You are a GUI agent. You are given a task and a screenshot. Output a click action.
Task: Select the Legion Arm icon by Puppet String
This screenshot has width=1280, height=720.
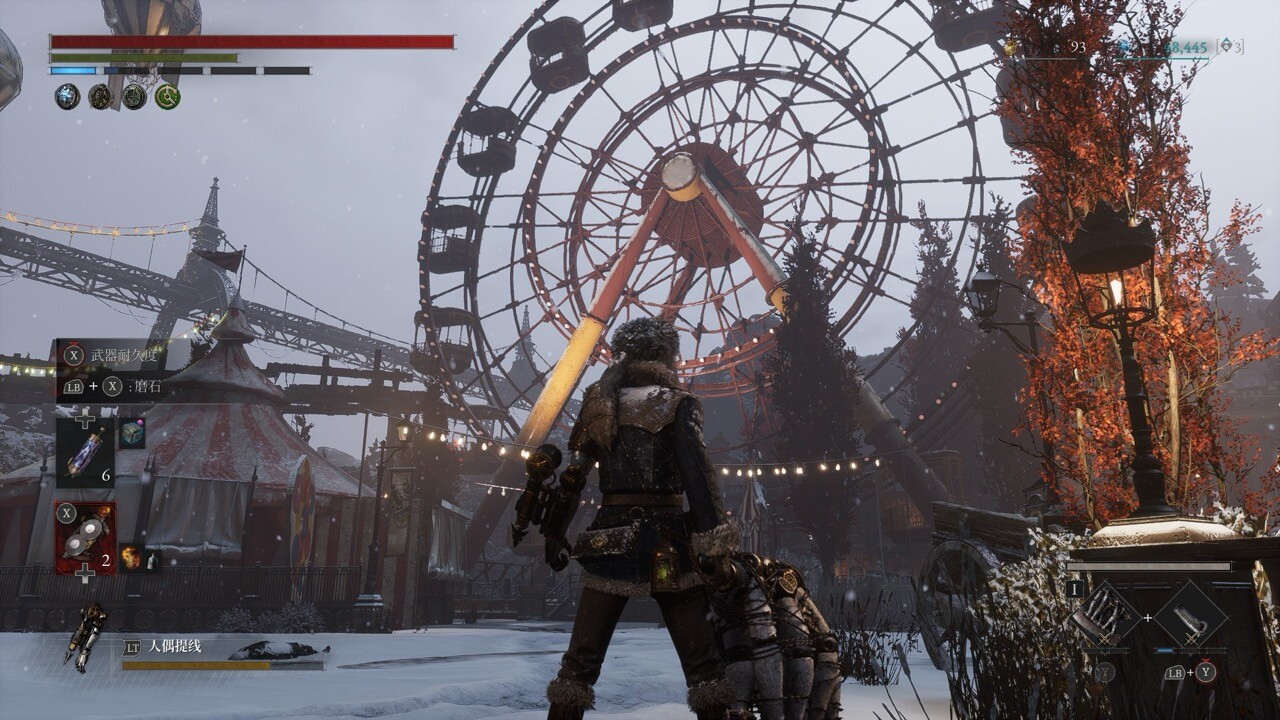point(85,634)
